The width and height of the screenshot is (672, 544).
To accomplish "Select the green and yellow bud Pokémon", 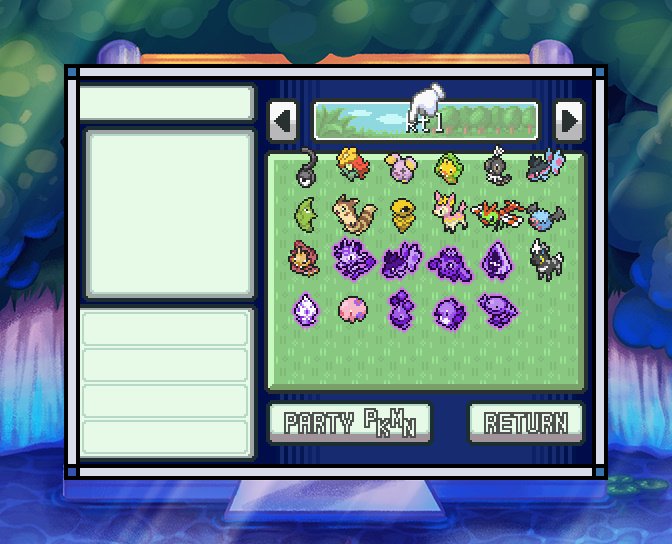I will pos(449,168).
